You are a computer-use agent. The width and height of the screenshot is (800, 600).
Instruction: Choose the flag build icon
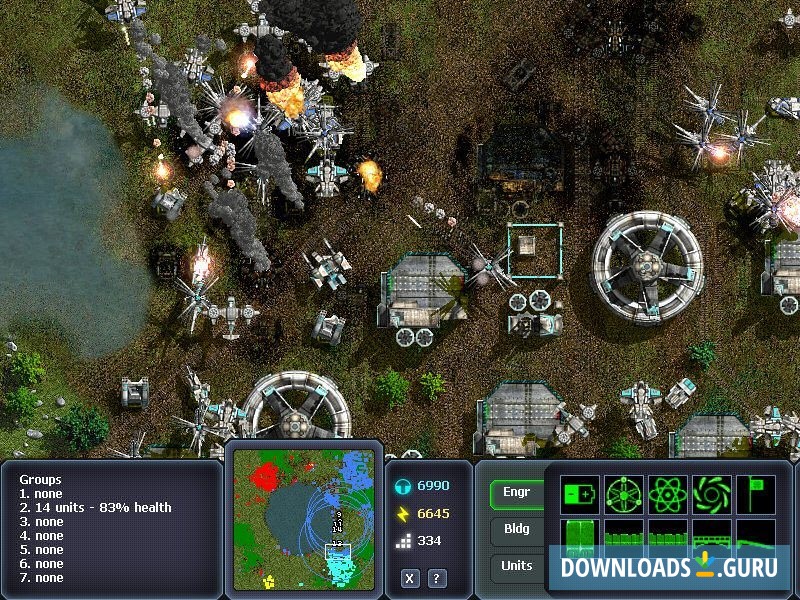(x=755, y=494)
